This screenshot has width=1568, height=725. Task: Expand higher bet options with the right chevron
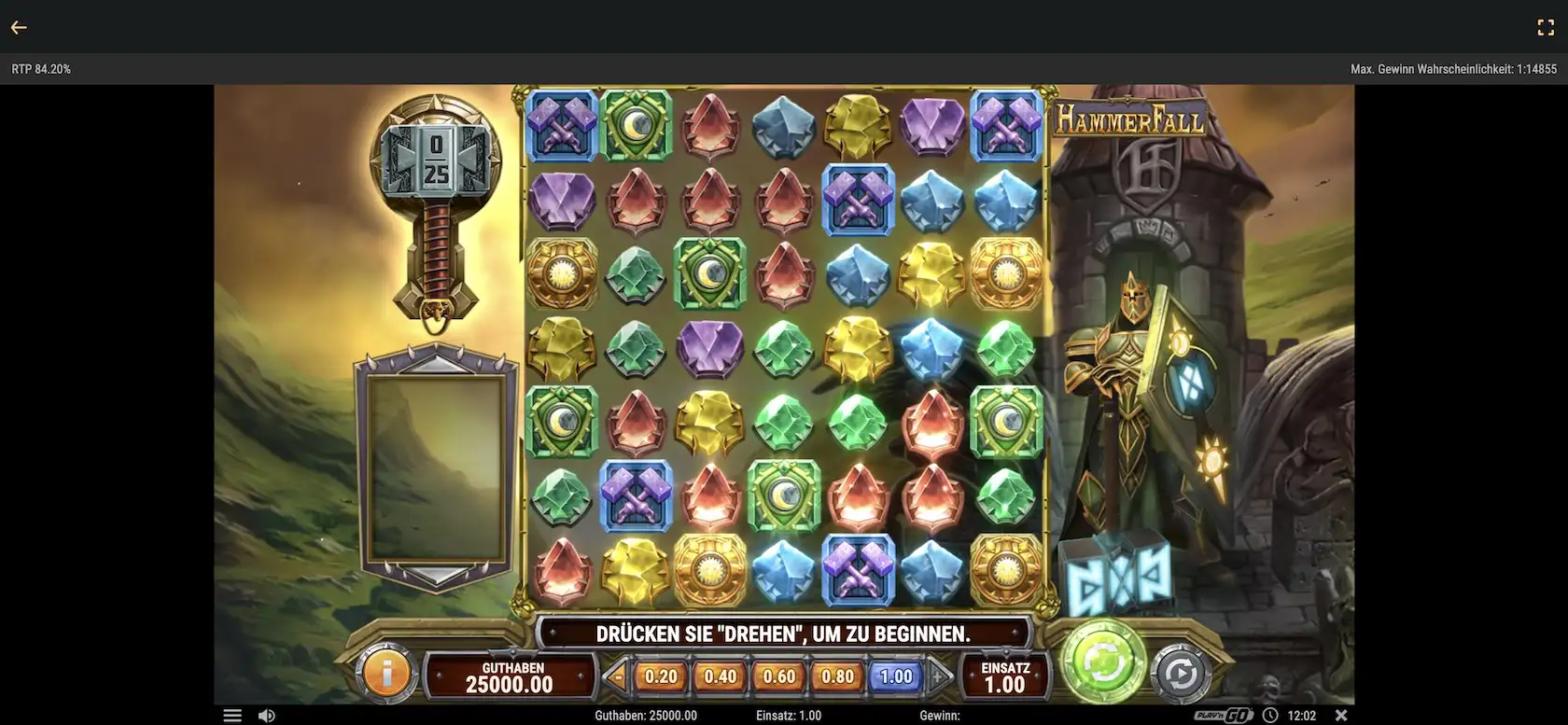(939, 676)
